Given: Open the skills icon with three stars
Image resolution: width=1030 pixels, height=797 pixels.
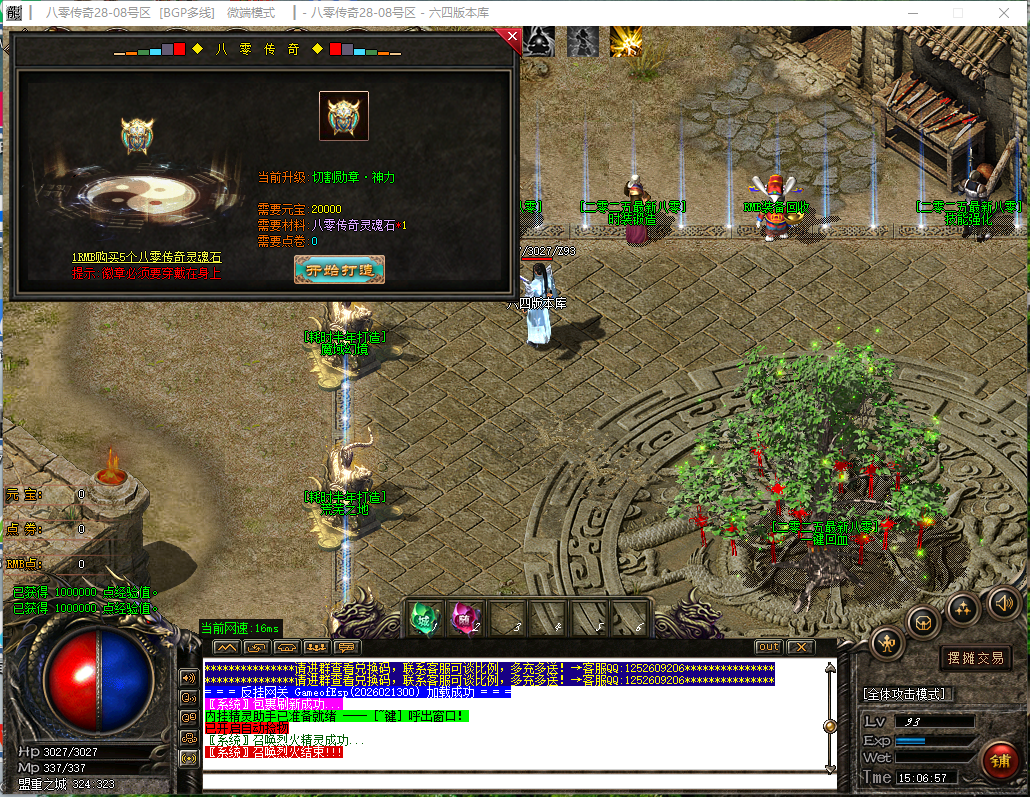Looking at the screenshot, I should (963, 607).
